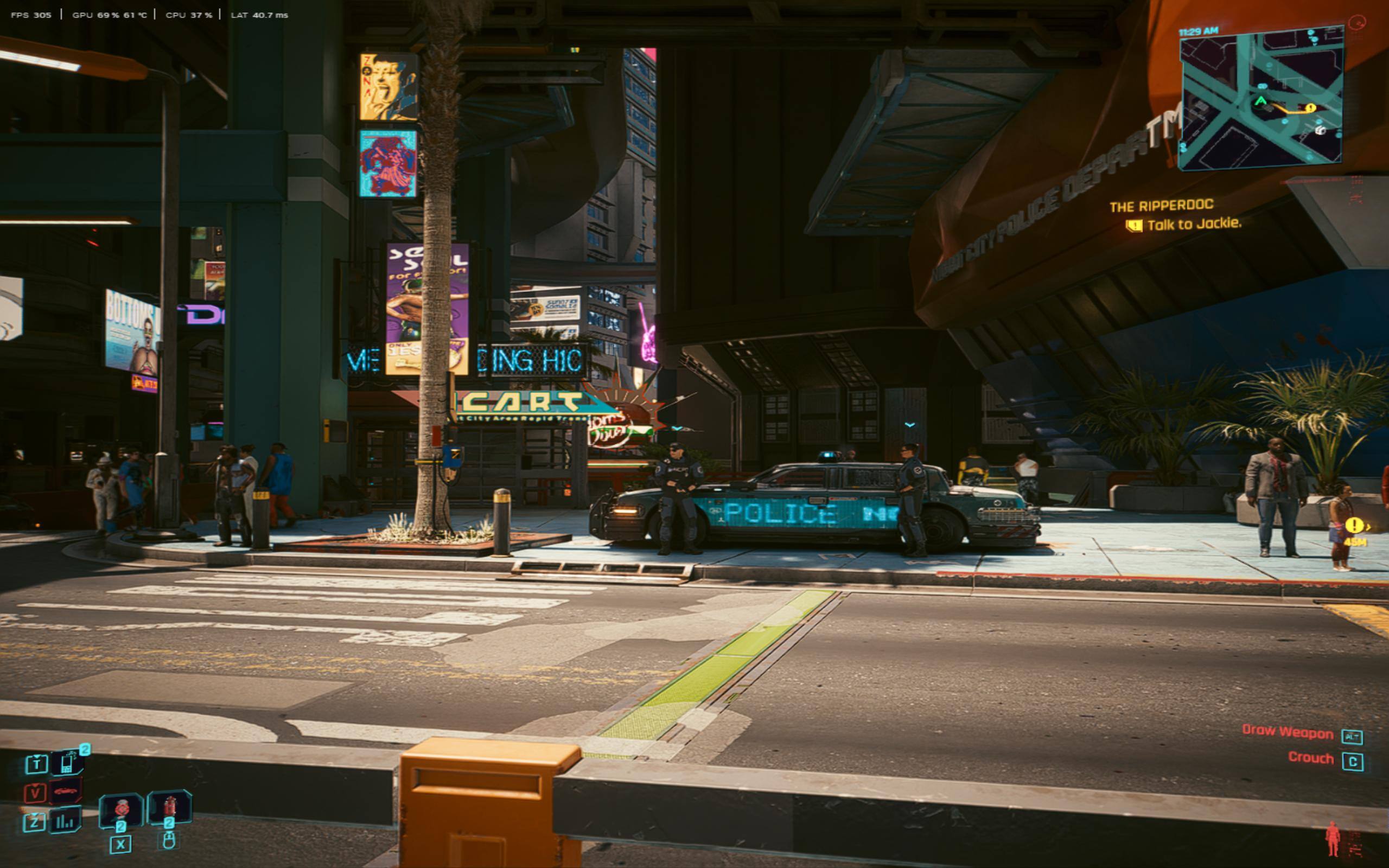Click the Talk to Jackie objective
1389x868 pixels.
(1194, 224)
